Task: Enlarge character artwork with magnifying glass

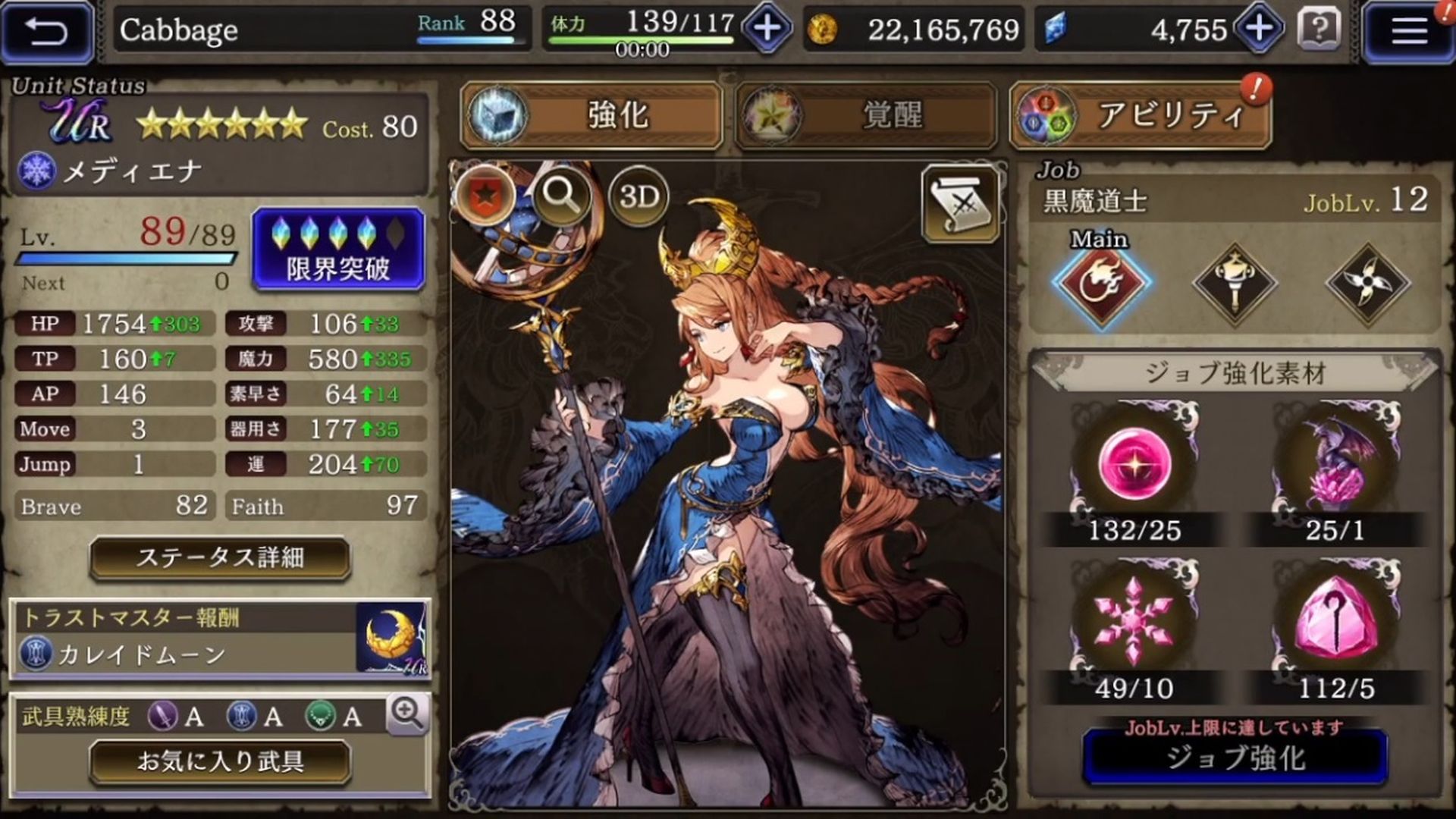Action: (x=561, y=196)
